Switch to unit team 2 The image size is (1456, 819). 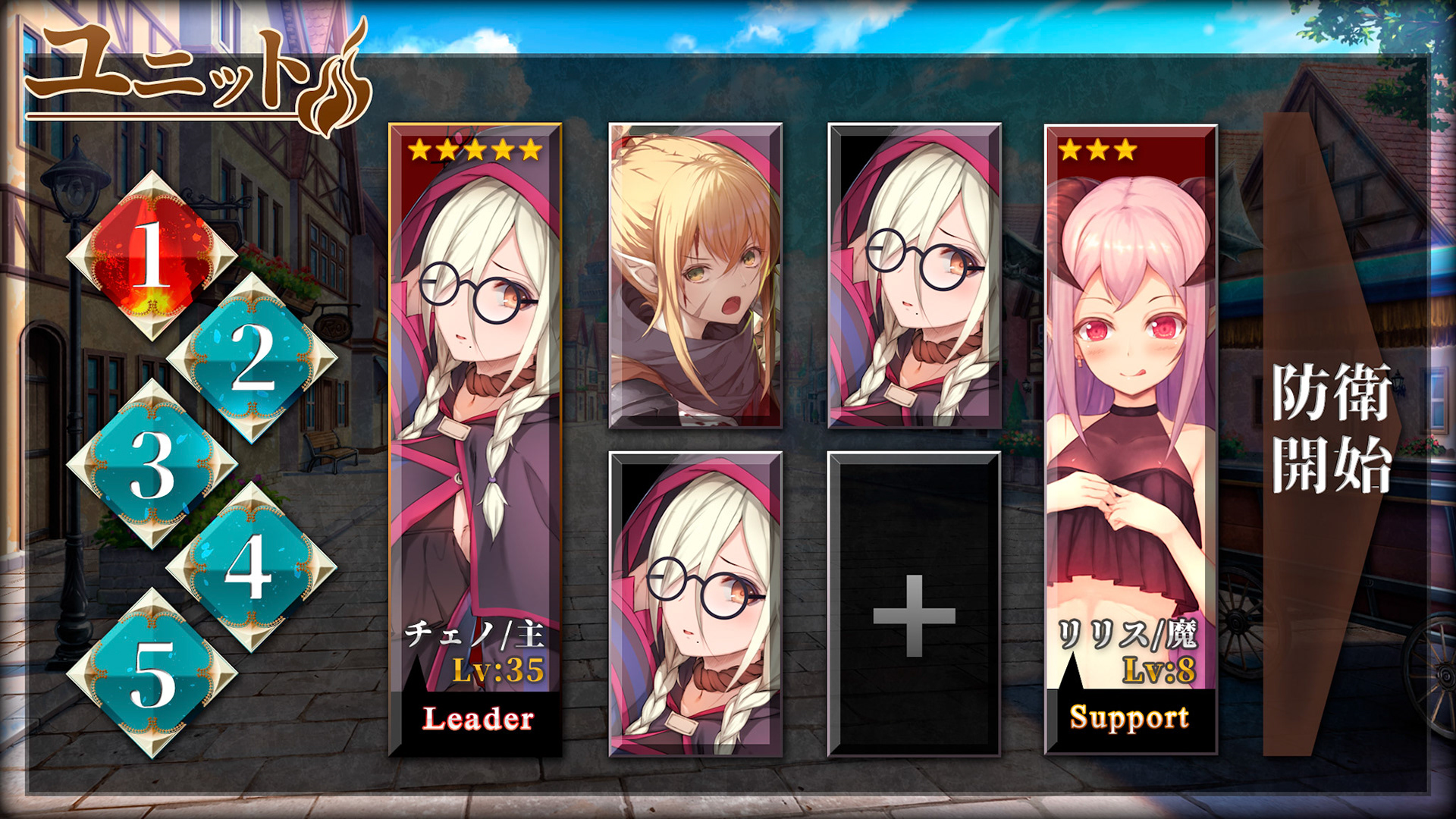[252, 358]
